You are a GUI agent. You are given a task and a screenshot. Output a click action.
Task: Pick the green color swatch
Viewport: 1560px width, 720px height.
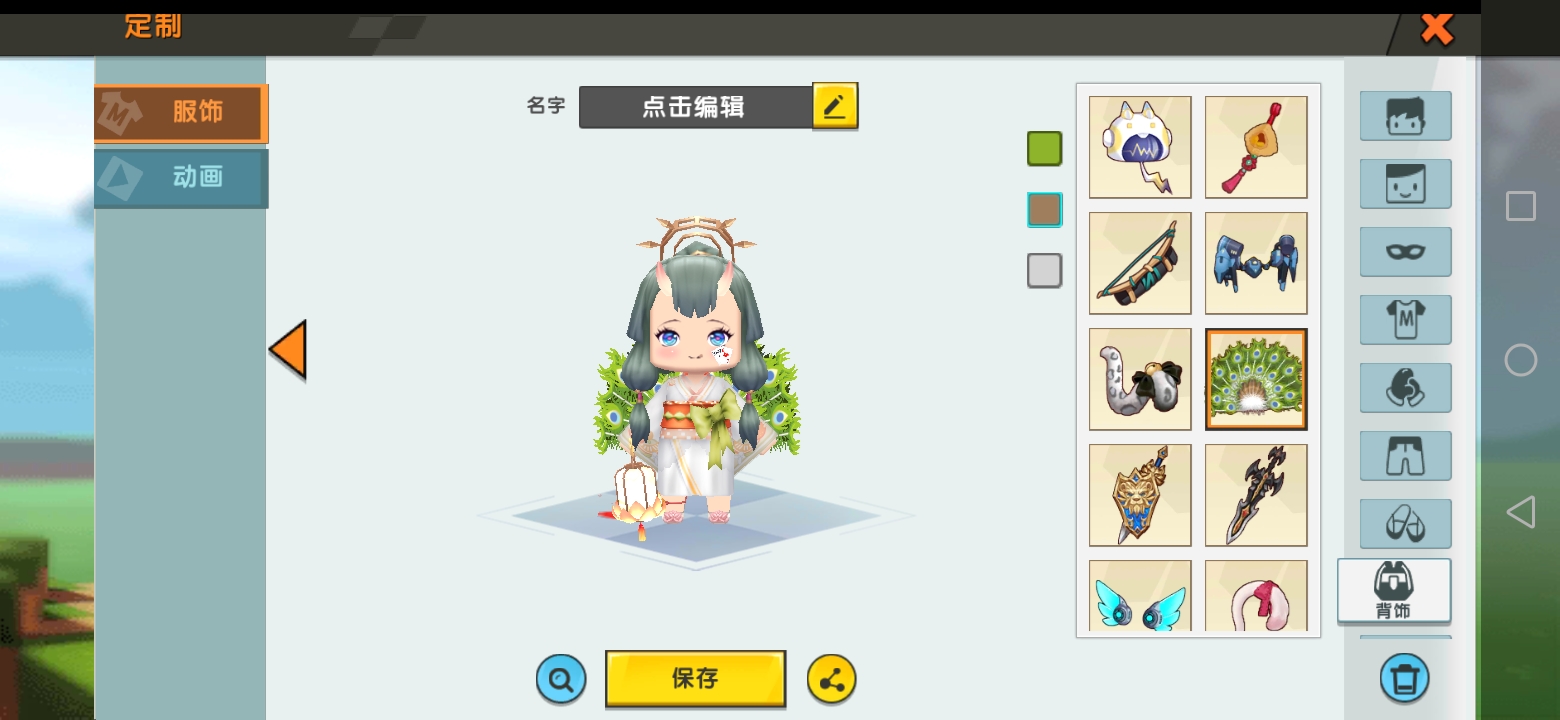[1044, 149]
